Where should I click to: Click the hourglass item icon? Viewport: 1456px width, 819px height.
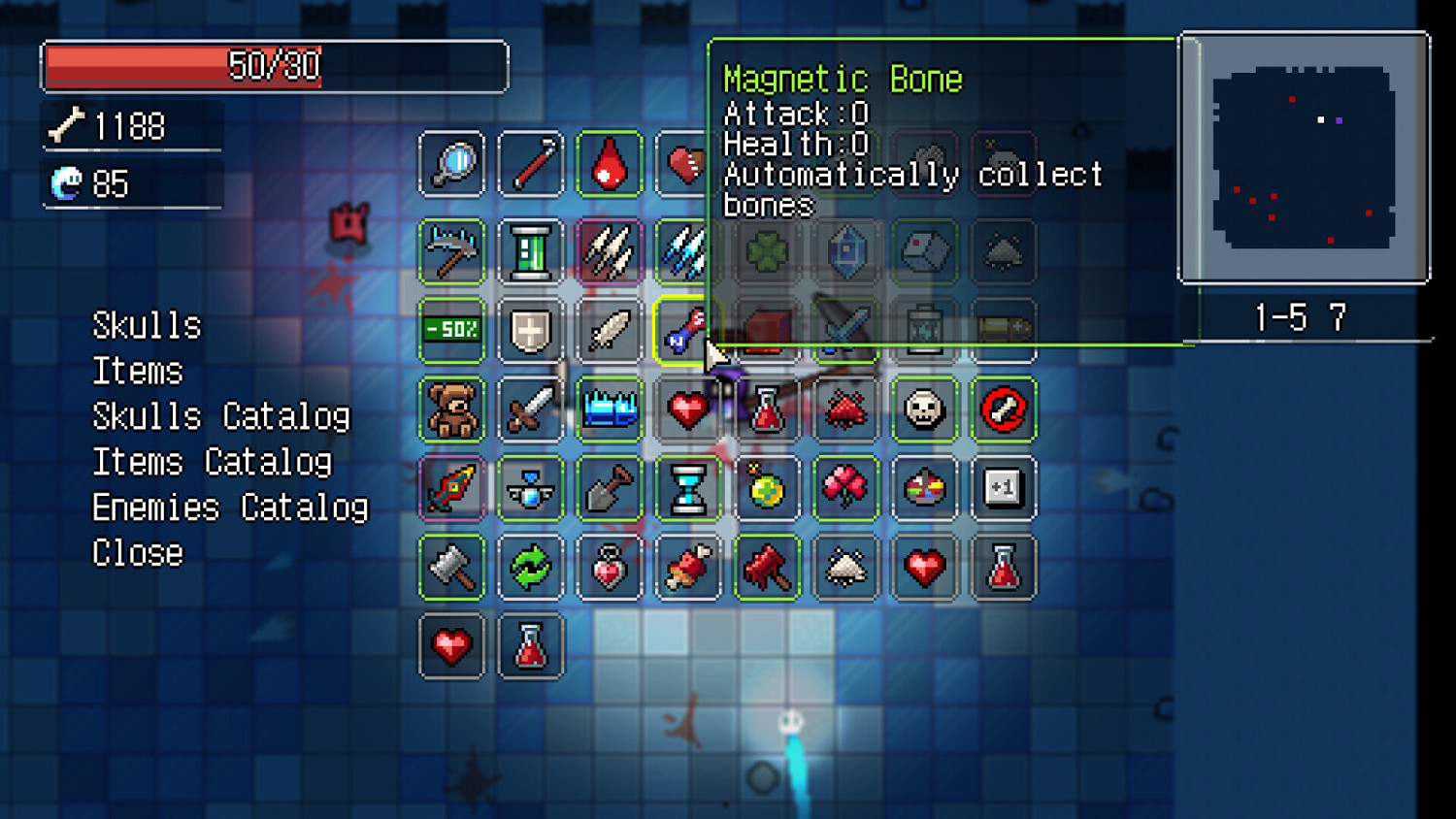tap(688, 488)
